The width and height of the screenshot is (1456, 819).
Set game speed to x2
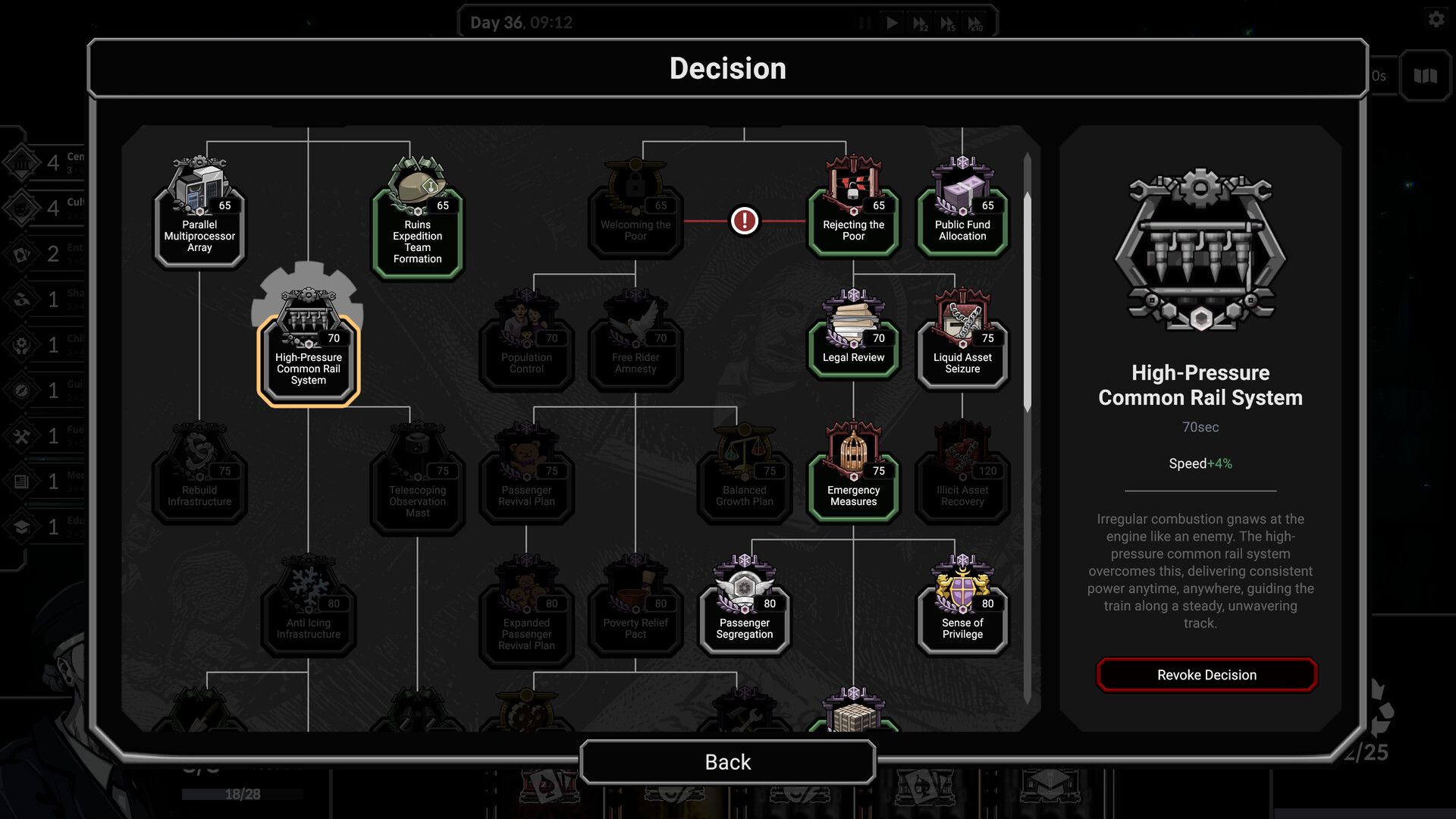click(x=919, y=23)
